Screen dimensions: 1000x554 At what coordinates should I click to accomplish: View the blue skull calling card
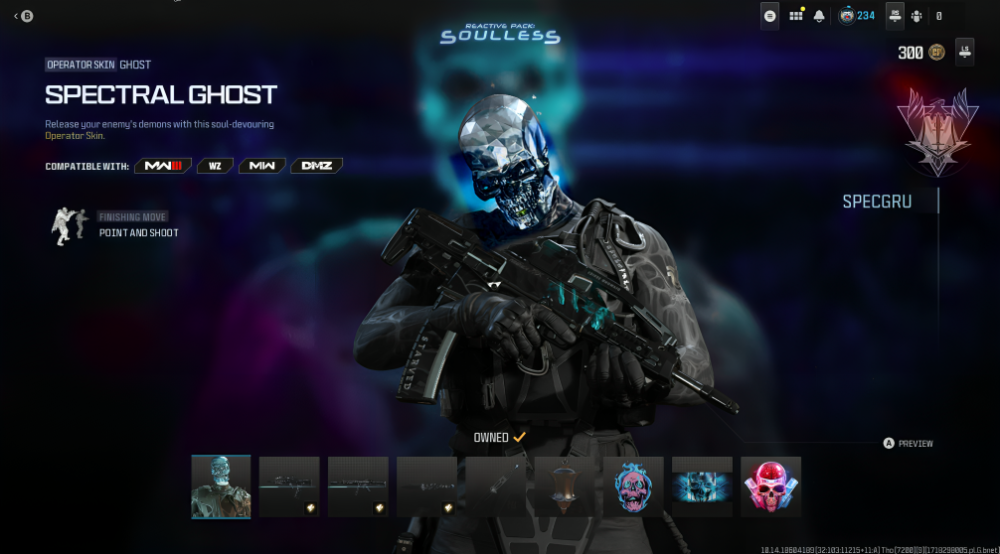pyautogui.click(x=702, y=487)
